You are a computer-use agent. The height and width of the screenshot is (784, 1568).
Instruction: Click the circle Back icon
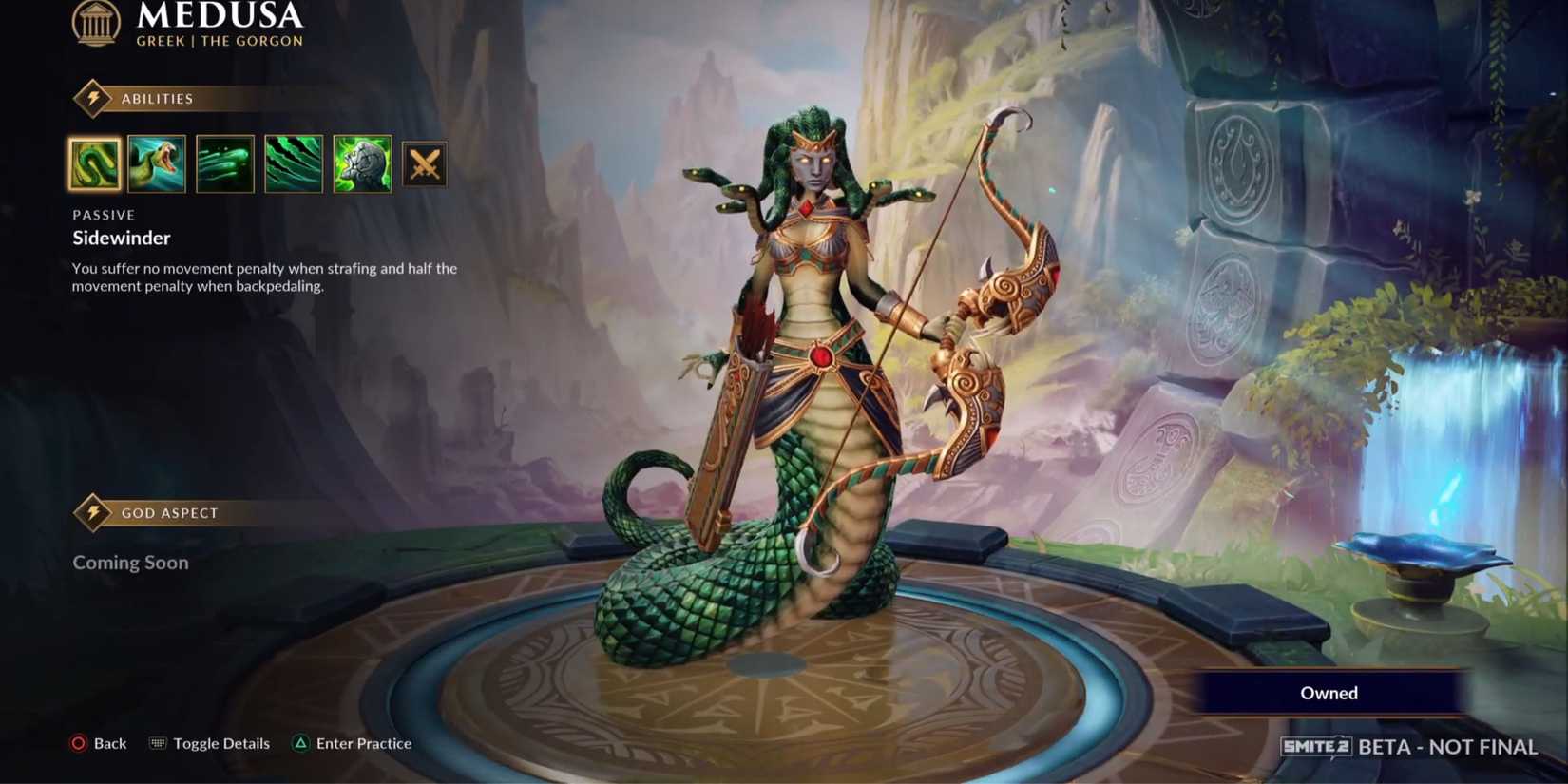(77, 744)
